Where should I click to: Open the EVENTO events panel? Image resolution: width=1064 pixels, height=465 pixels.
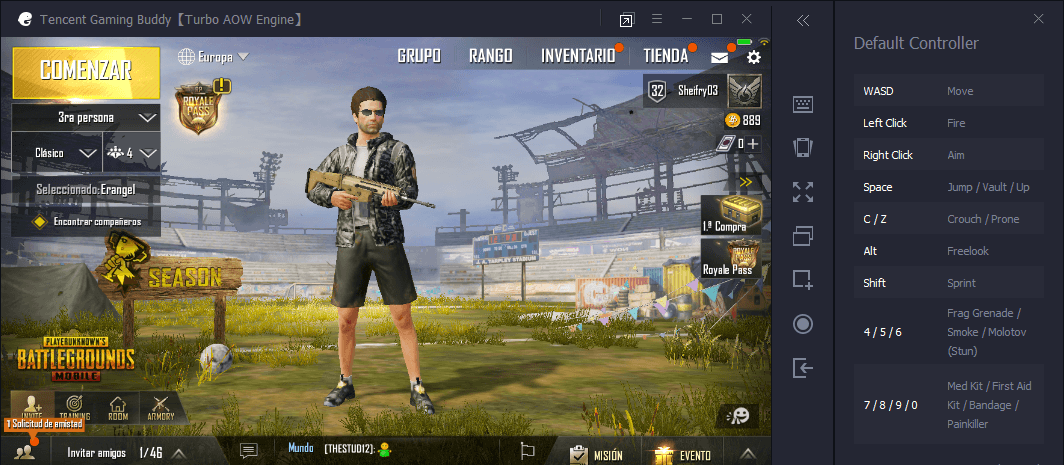[x=684, y=454]
